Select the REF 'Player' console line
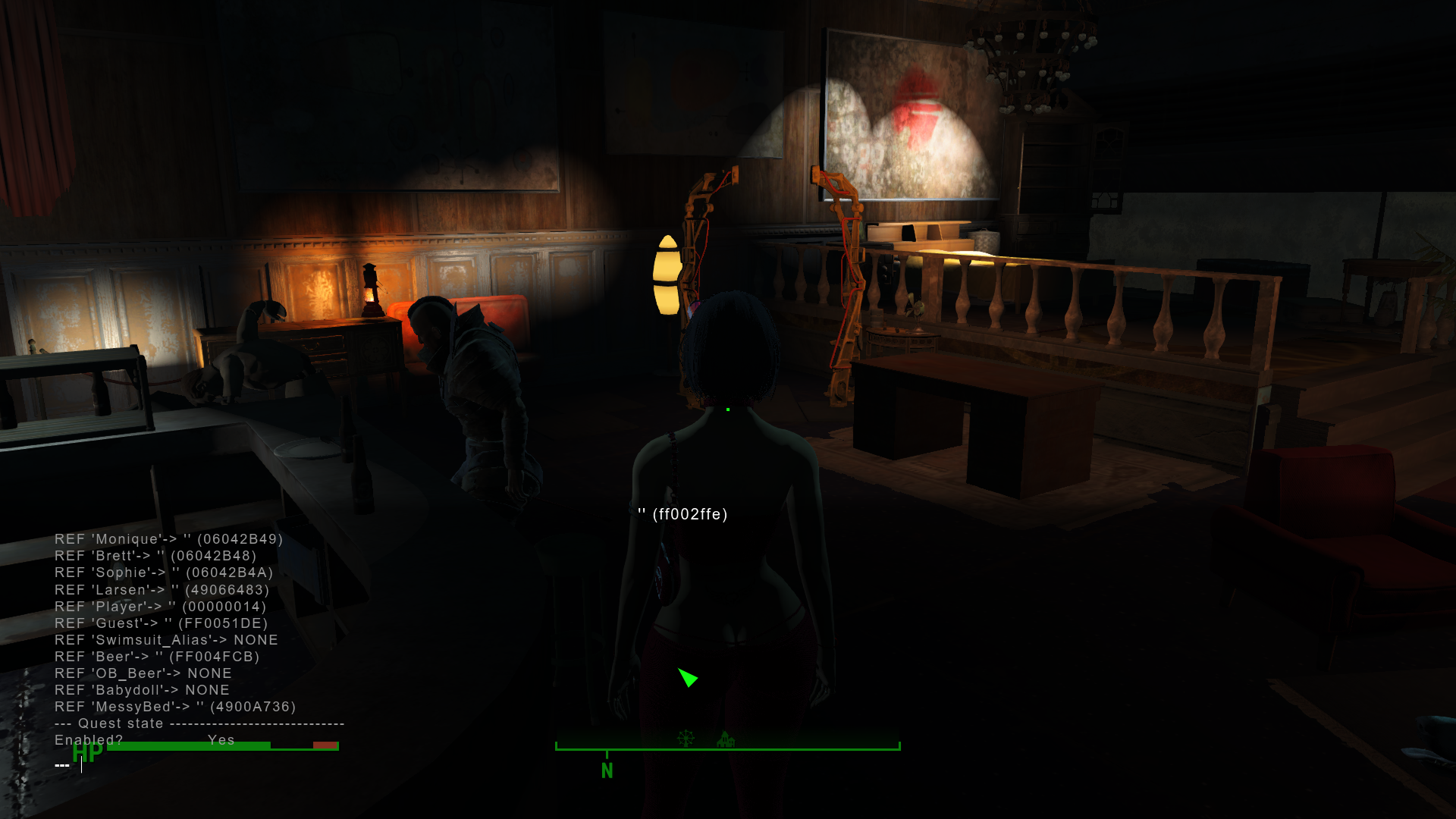This screenshot has height=819, width=1456. [x=159, y=606]
